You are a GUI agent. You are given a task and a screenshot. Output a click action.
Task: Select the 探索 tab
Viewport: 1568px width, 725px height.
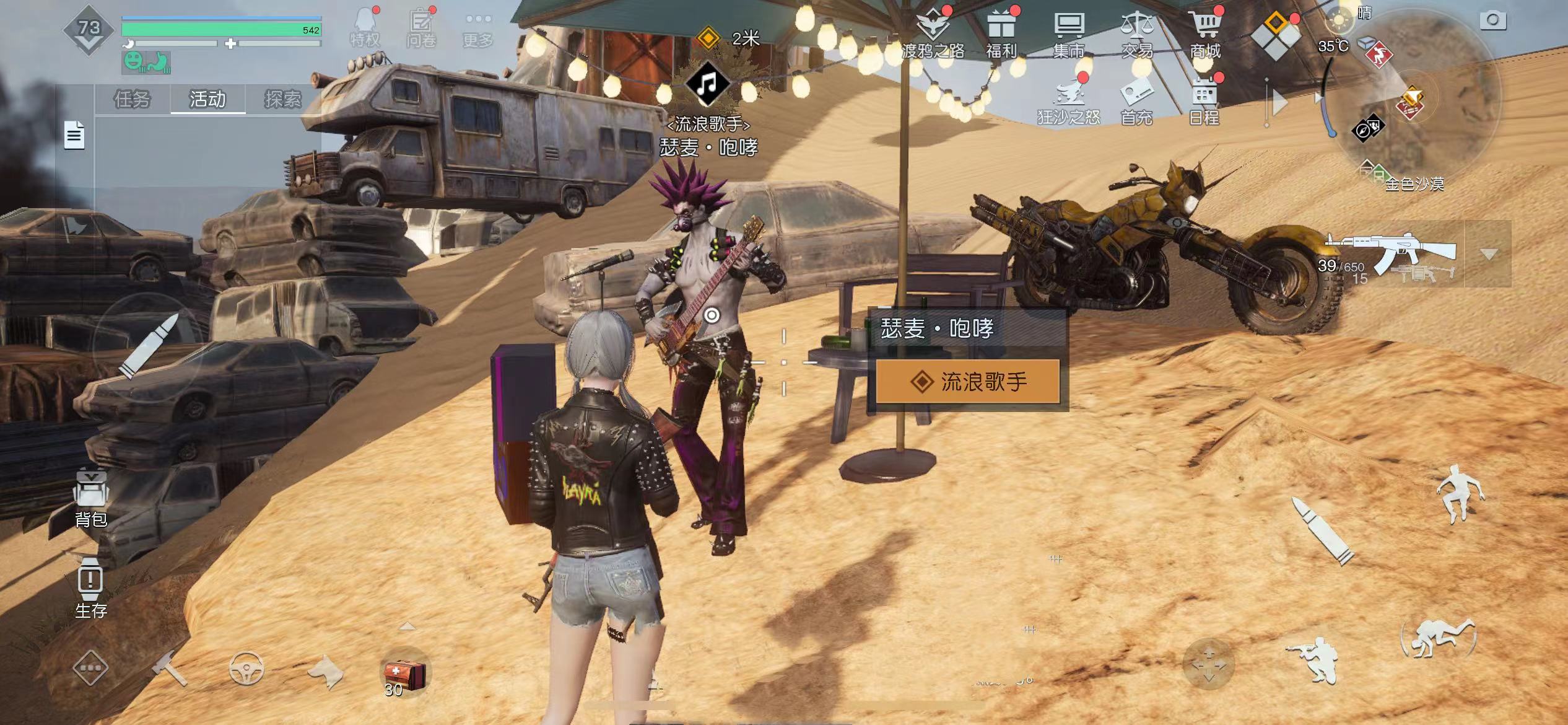point(283,99)
